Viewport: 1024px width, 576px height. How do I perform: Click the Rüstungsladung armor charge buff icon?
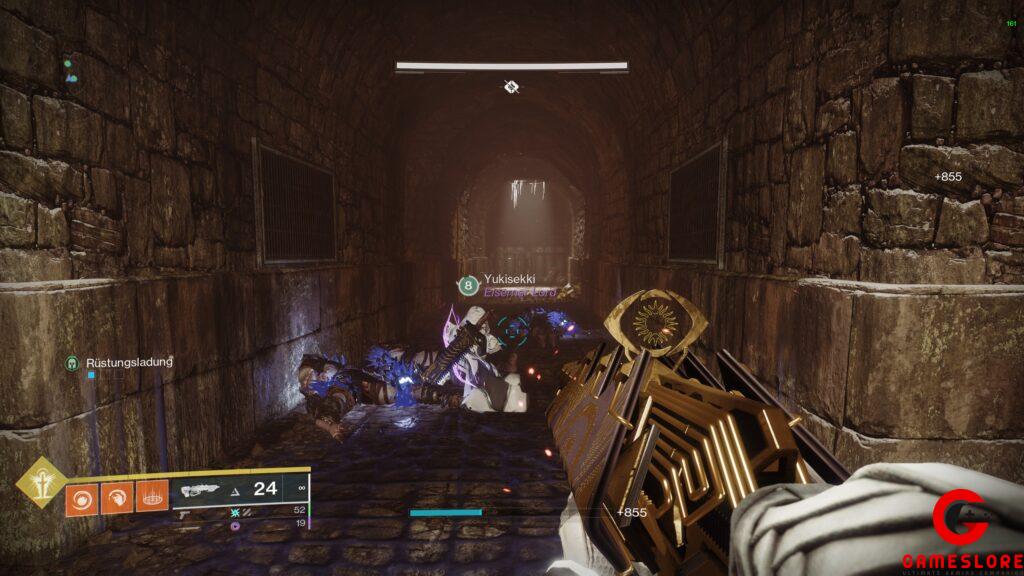[72, 363]
